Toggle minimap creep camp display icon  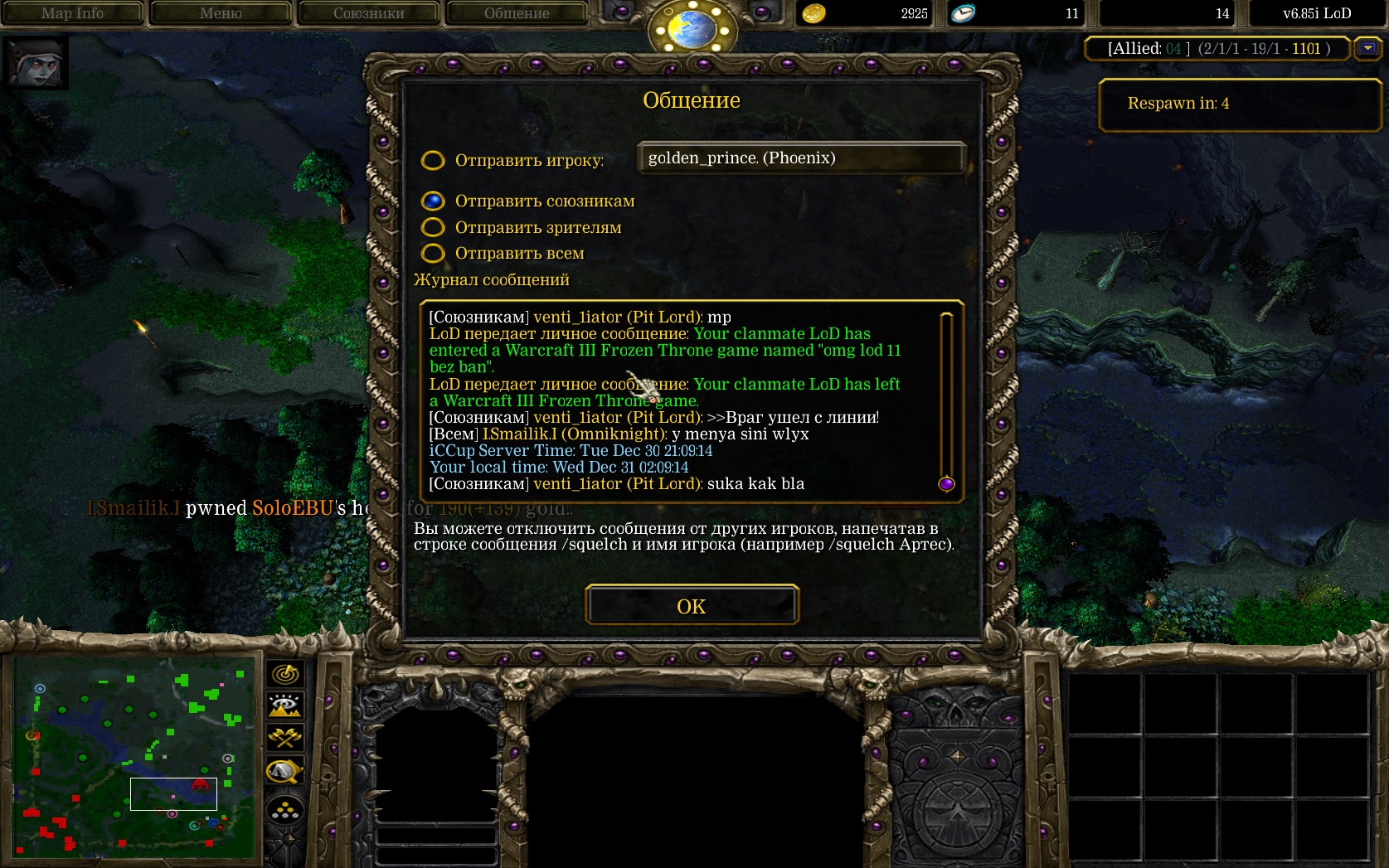[285, 772]
